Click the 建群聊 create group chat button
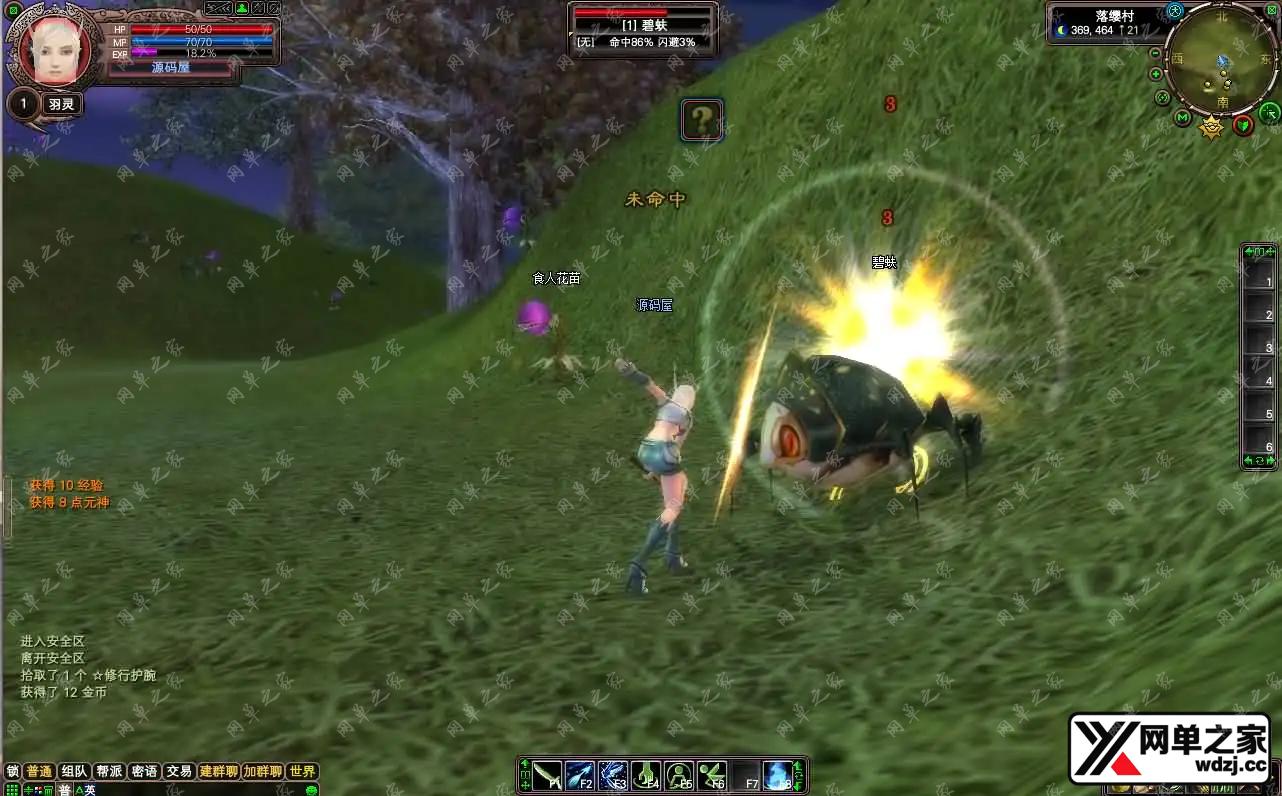 tap(218, 772)
